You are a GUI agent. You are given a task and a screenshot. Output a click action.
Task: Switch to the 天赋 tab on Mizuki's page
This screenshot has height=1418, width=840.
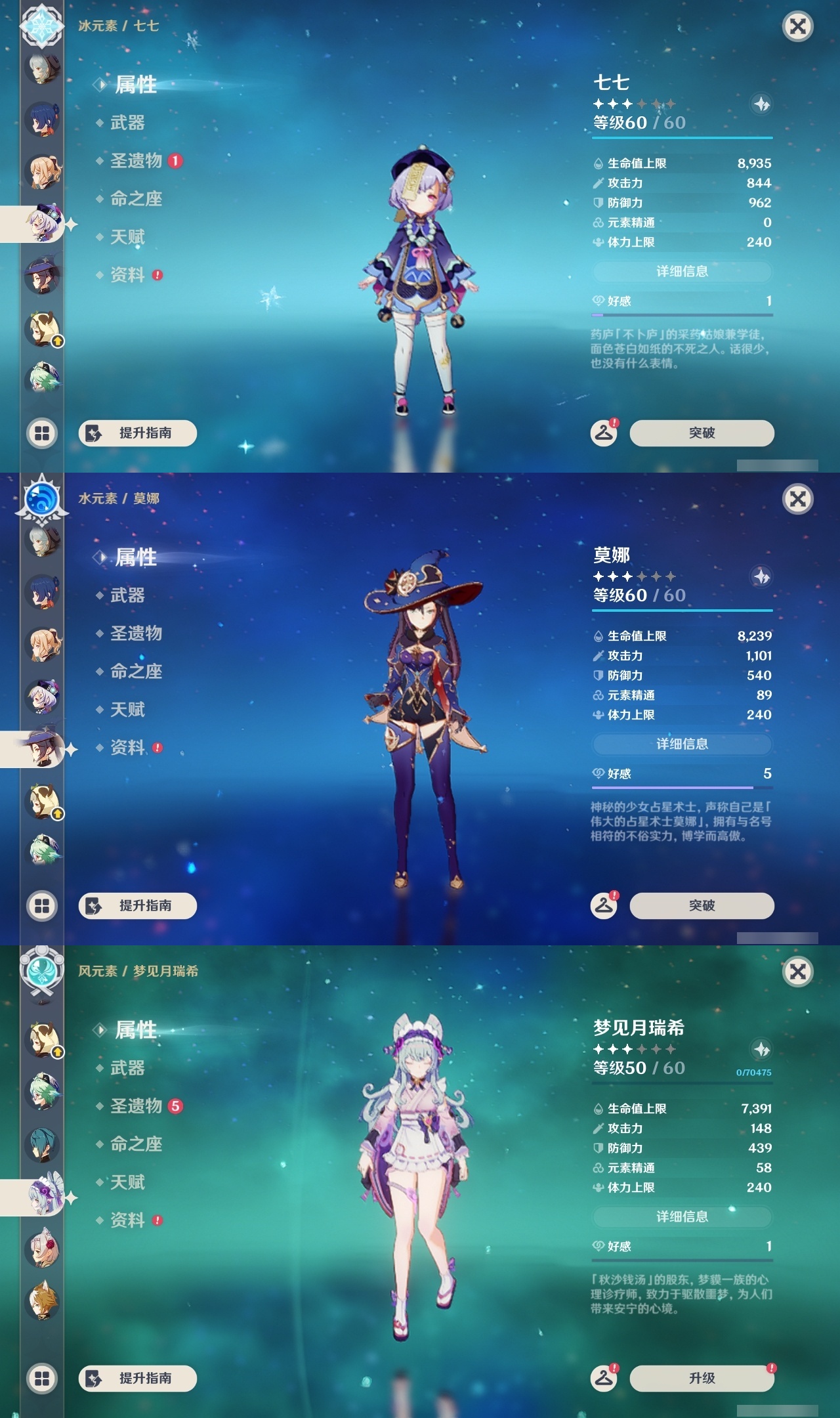point(129,1183)
